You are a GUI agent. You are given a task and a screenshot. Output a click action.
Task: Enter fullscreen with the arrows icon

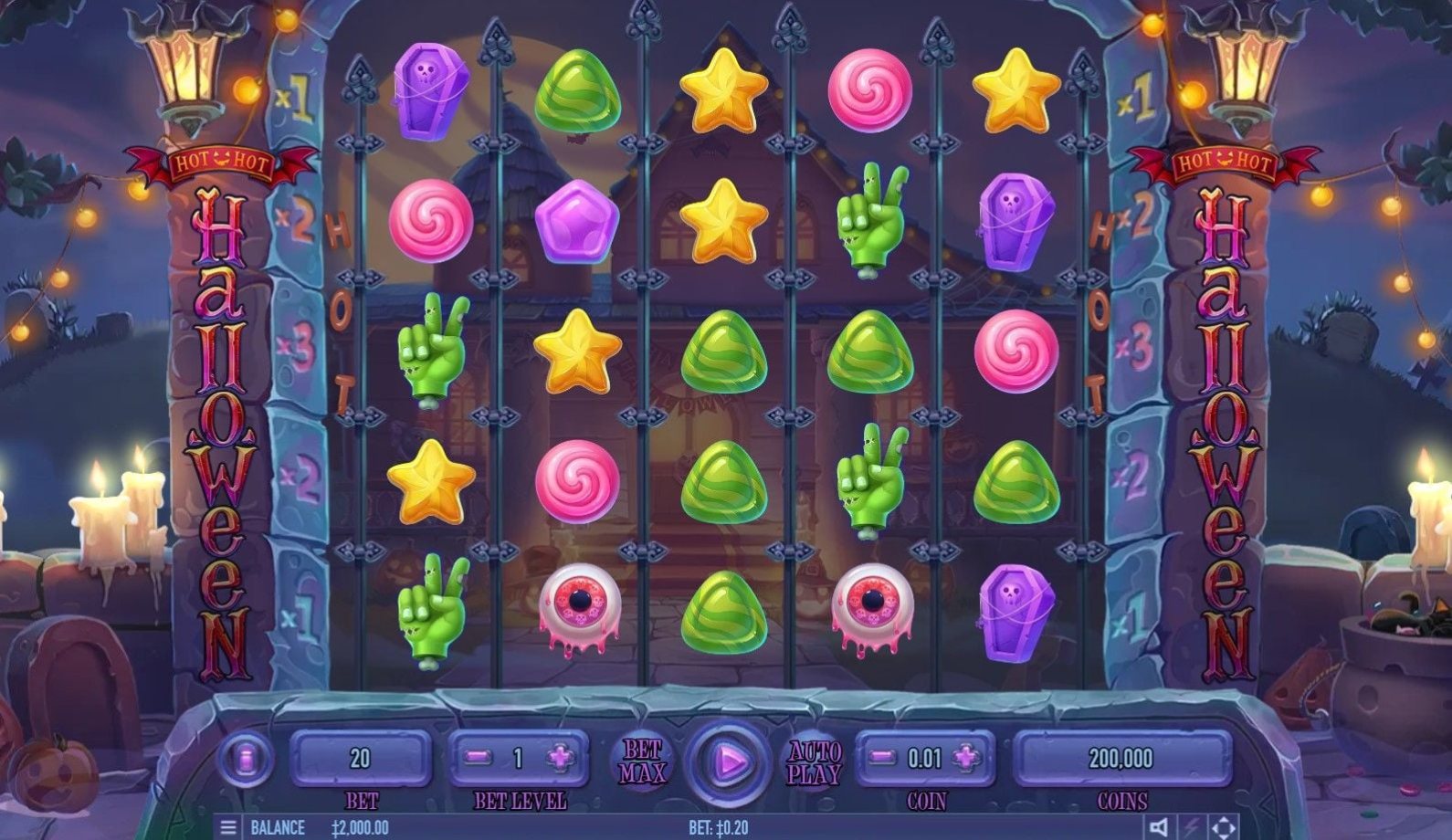coord(1224,827)
